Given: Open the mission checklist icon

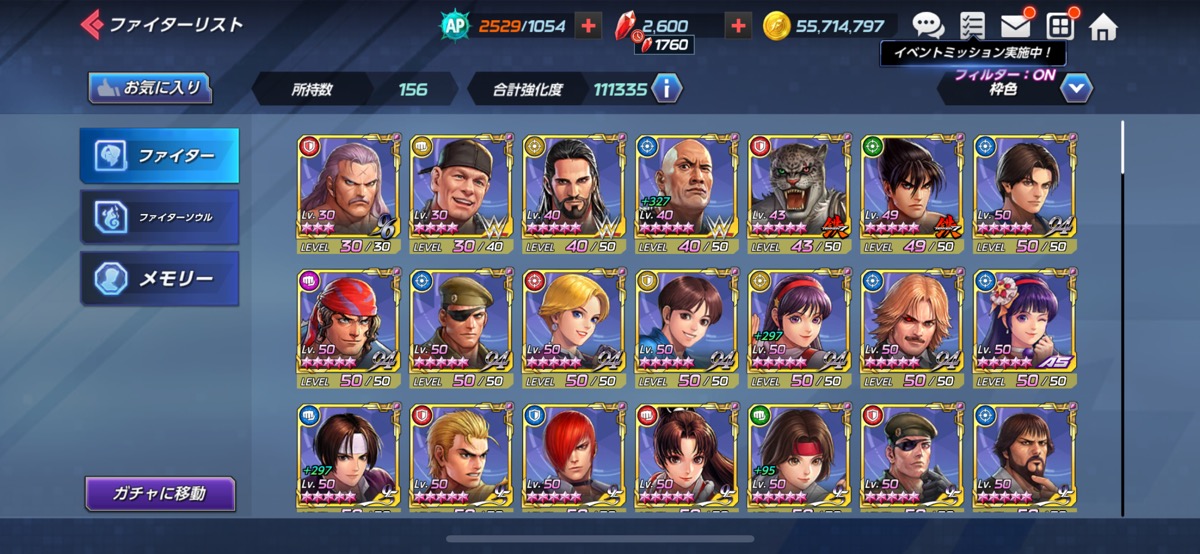Looking at the screenshot, I should (x=971, y=25).
